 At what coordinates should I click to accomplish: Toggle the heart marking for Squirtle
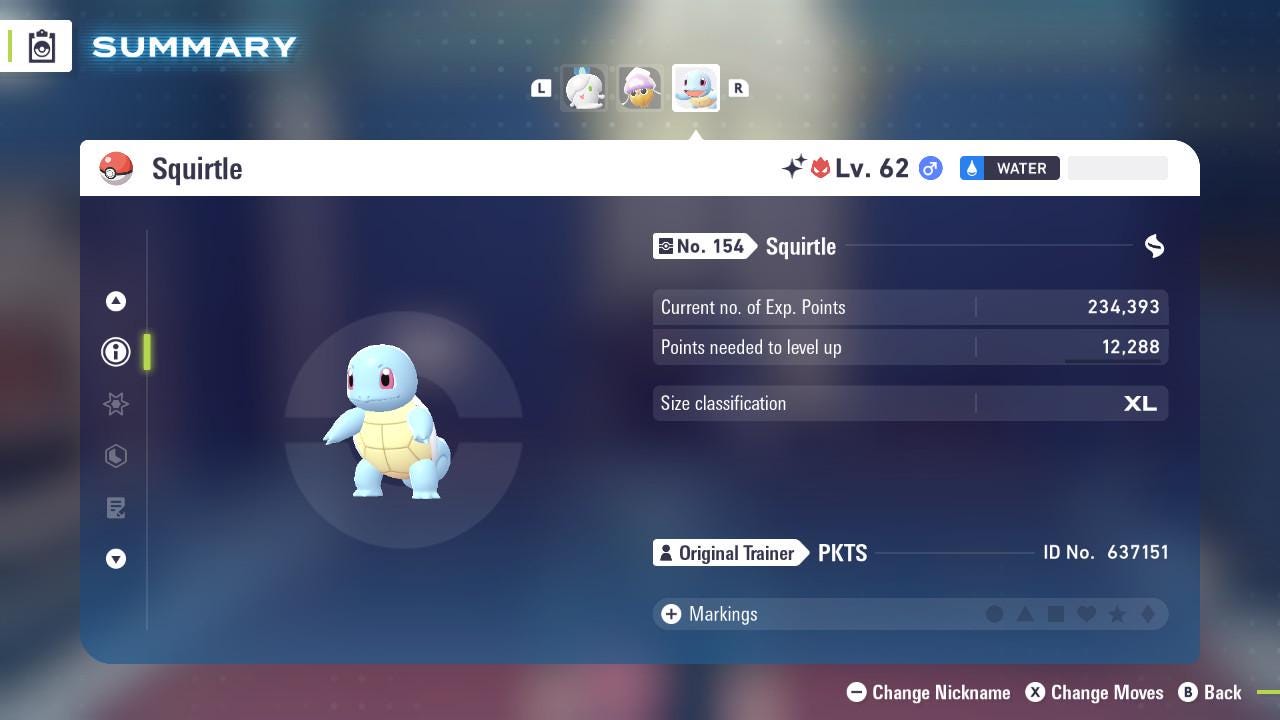coord(1087,614)
